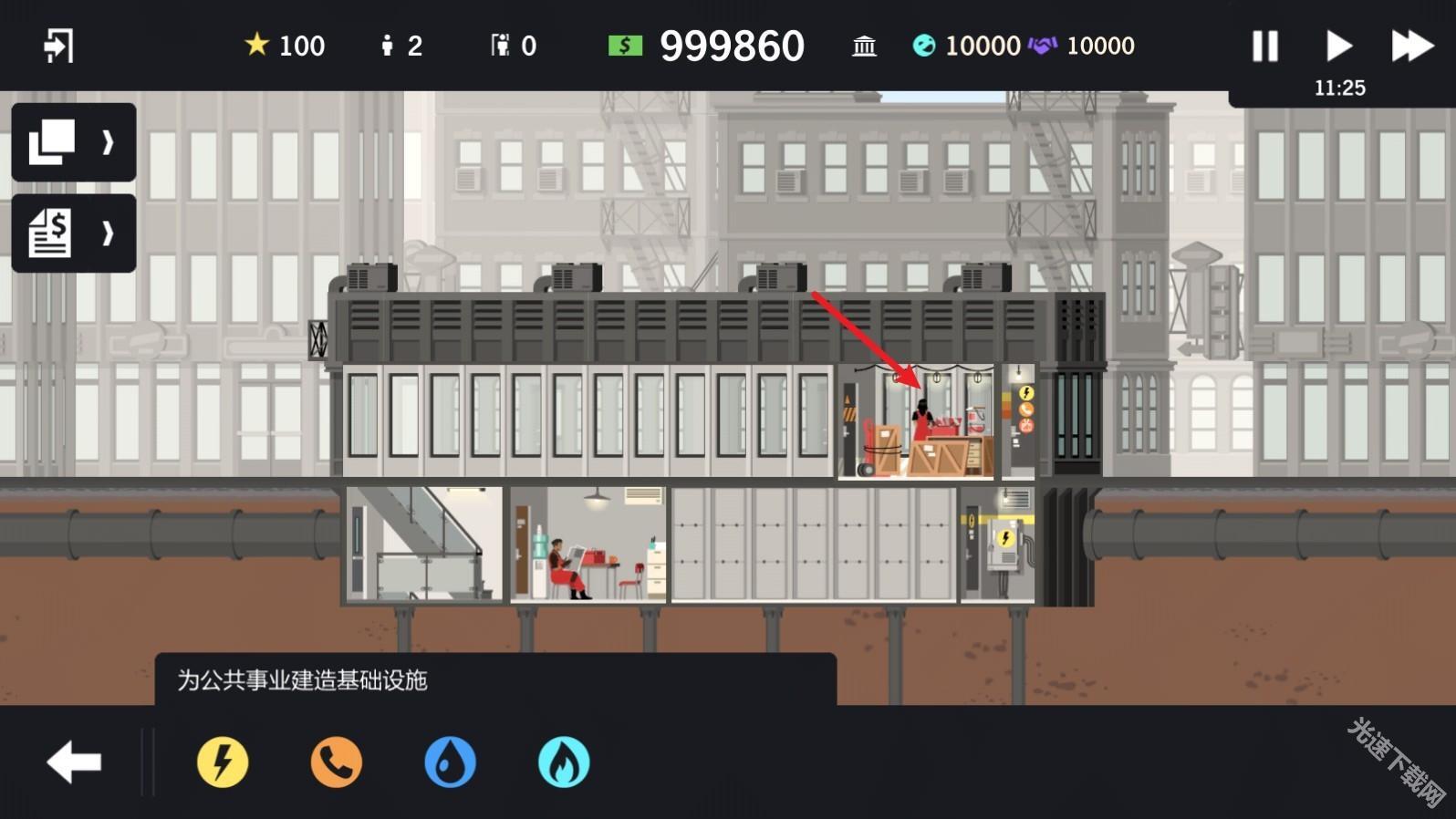1456x819 pixels.
Task: Choose the orange telephone utility icon
Action: (x=337, y=762)
